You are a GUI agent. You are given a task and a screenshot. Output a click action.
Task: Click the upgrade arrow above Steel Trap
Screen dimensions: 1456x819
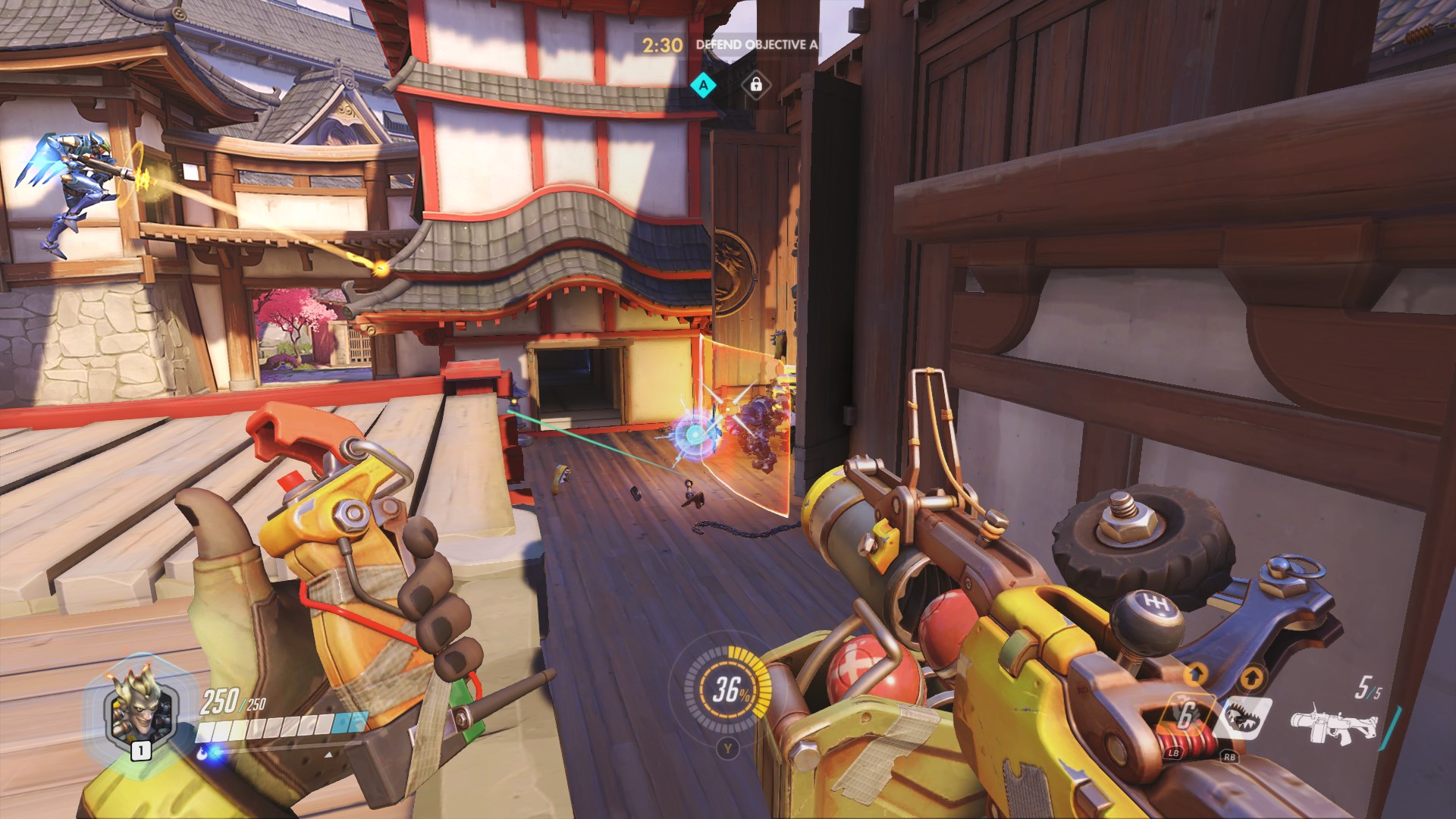tap(1251, 678)
